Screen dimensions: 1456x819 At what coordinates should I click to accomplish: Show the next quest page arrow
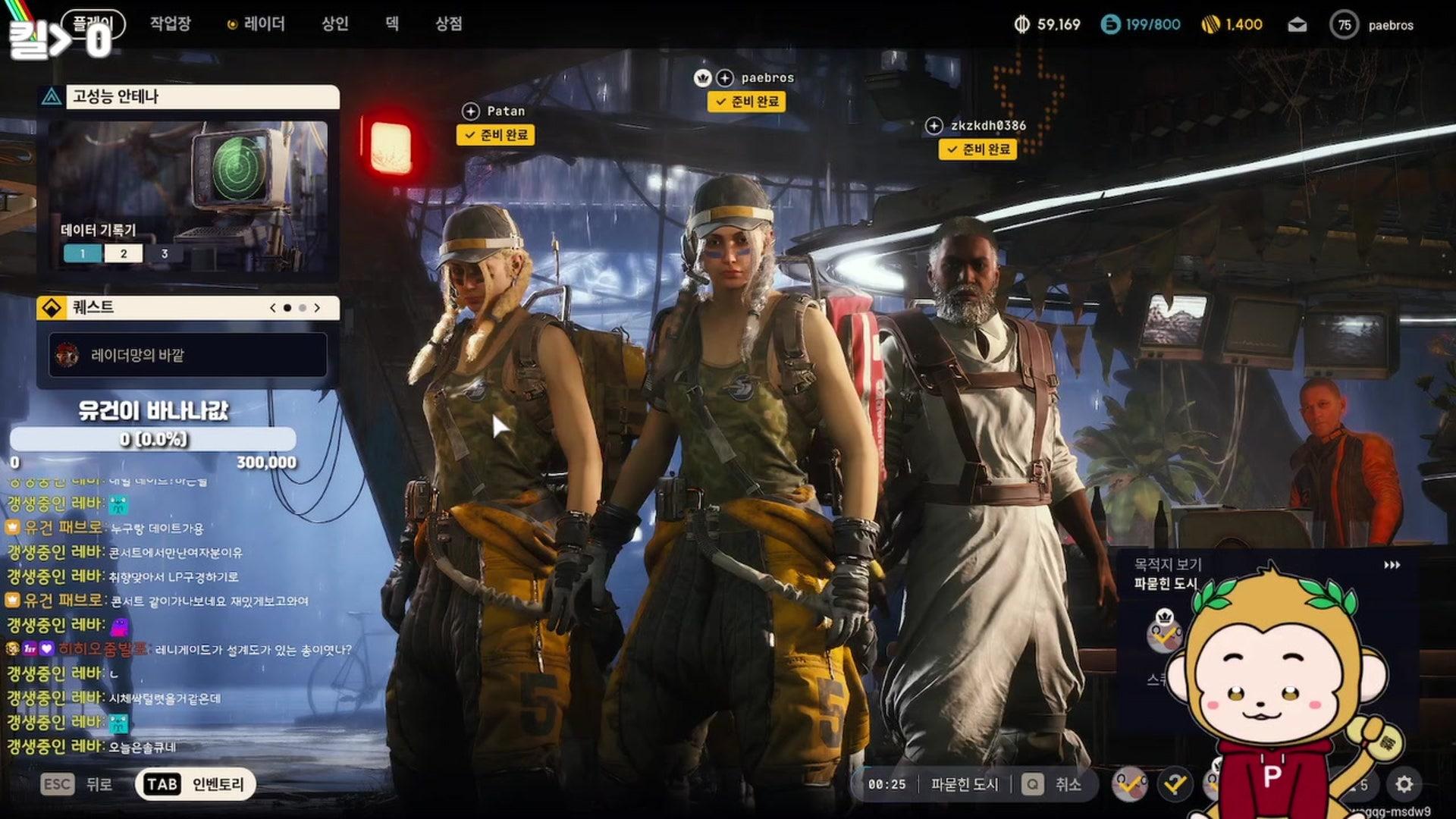(x=318, y=308)
